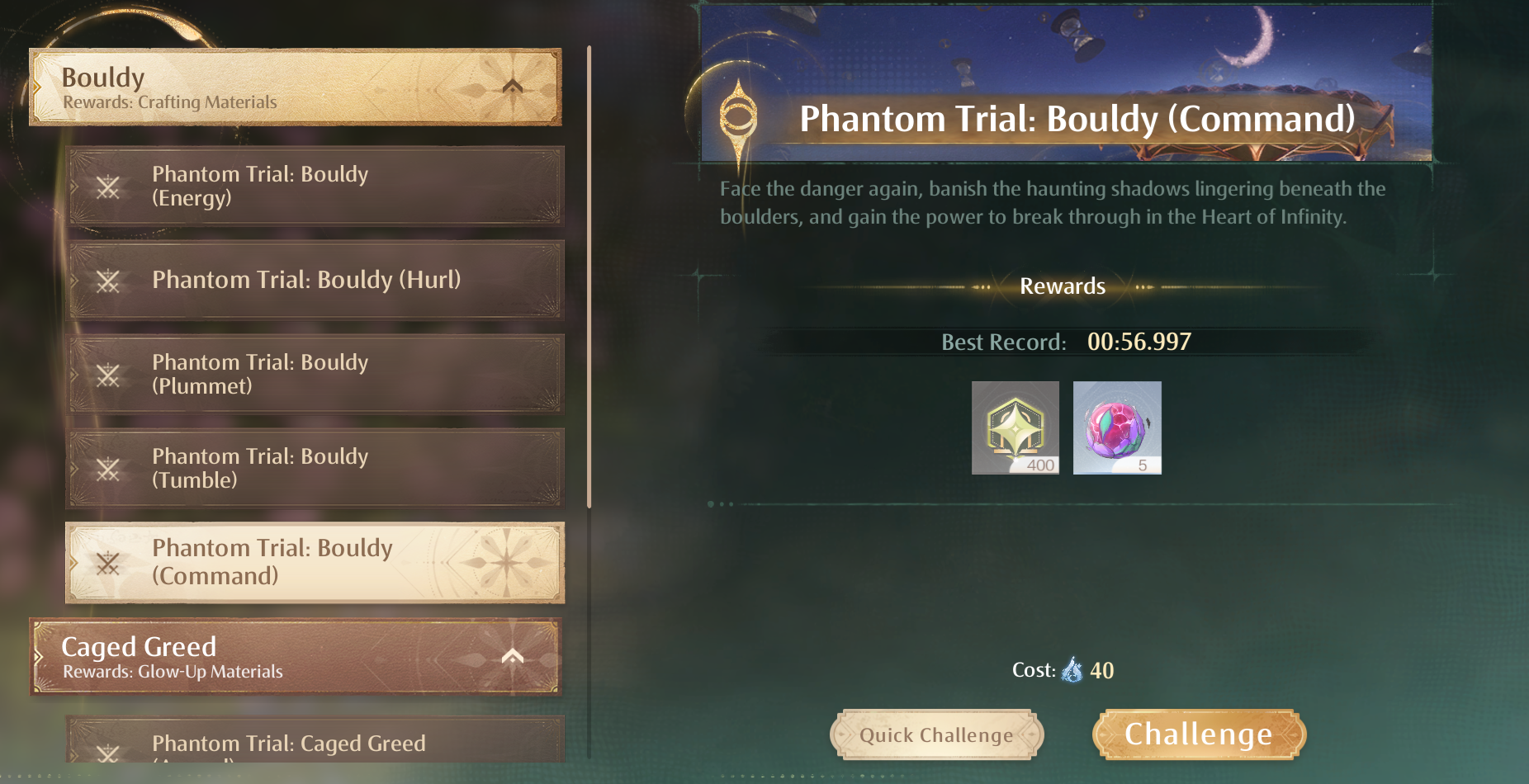Collapse the Bouldy category header
Image resolution: width=1529 pixels, height=784 pixels.
coord(512,87)
